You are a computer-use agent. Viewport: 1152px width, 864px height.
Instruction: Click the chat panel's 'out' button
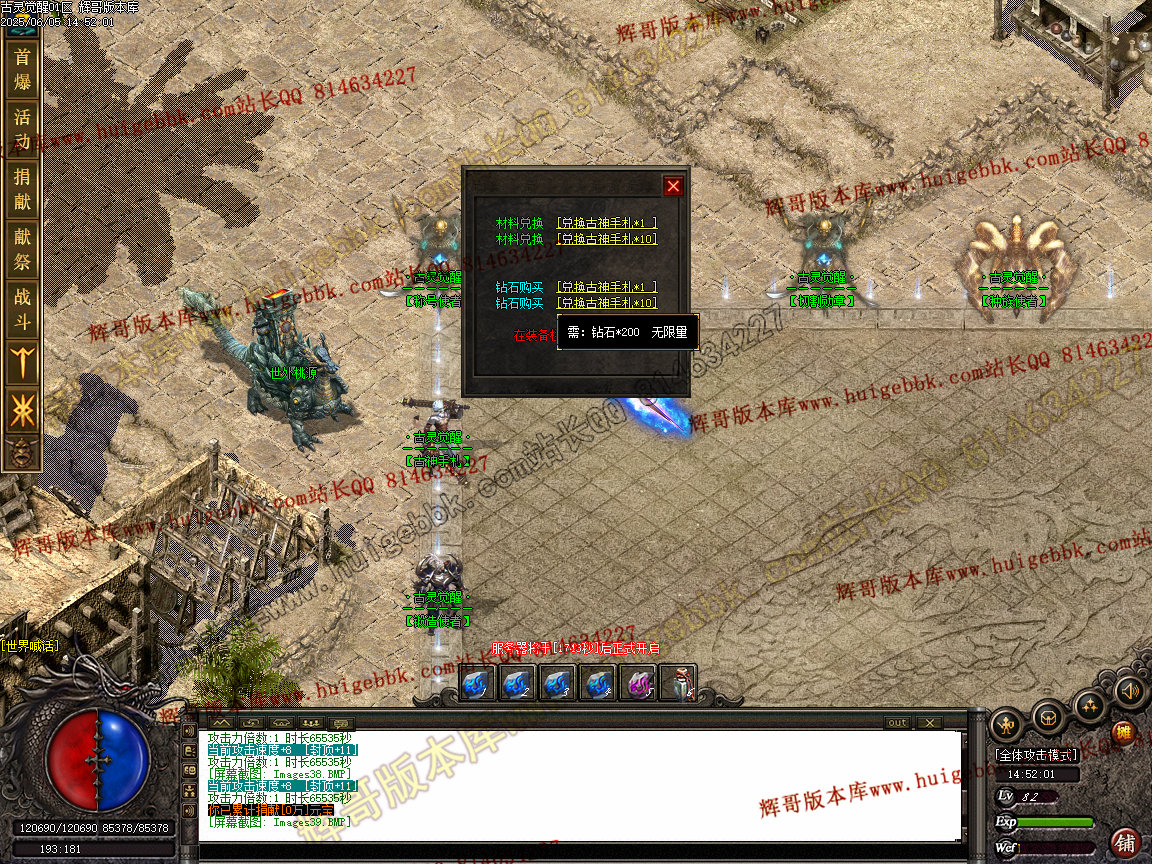click(897, 722)
